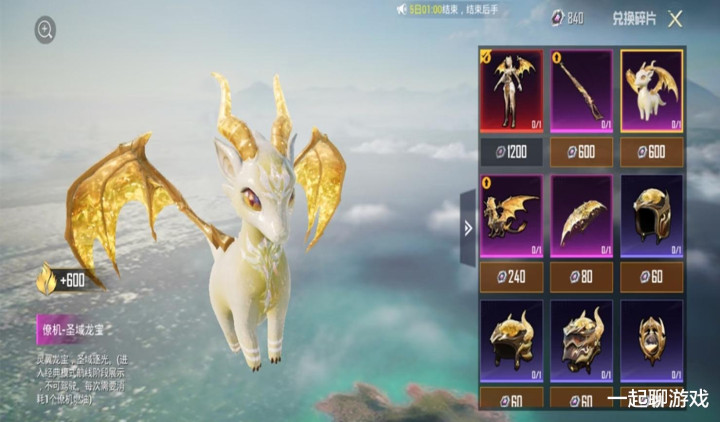Screen dimensions: 720x422
Task: Click the magnifying glass preview icon
Action: click(45, 31)
